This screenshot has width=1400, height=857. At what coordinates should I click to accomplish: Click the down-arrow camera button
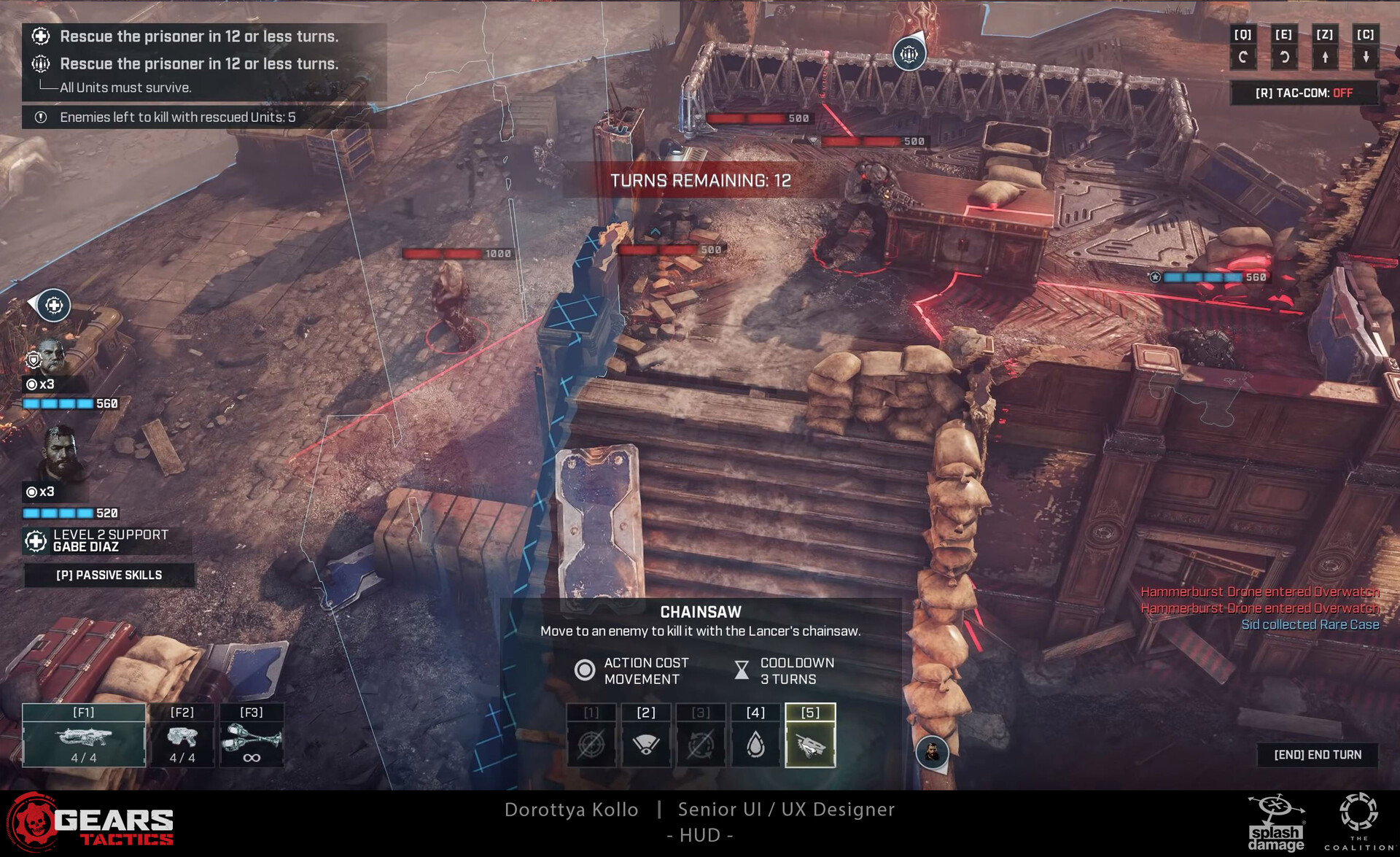coord(1366,56)
